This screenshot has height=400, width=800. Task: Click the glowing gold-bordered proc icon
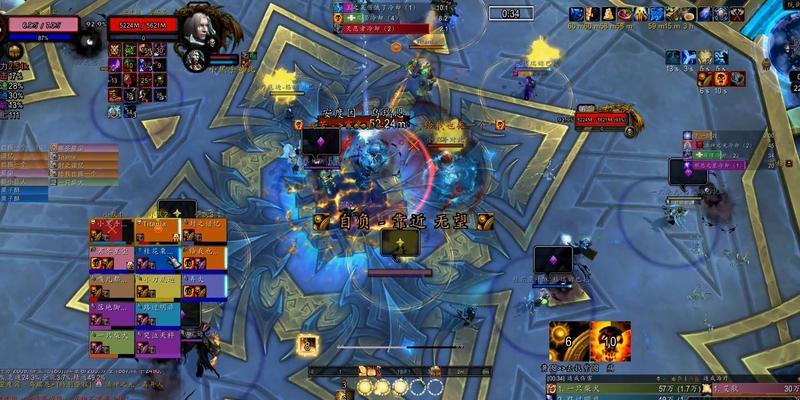308,344
